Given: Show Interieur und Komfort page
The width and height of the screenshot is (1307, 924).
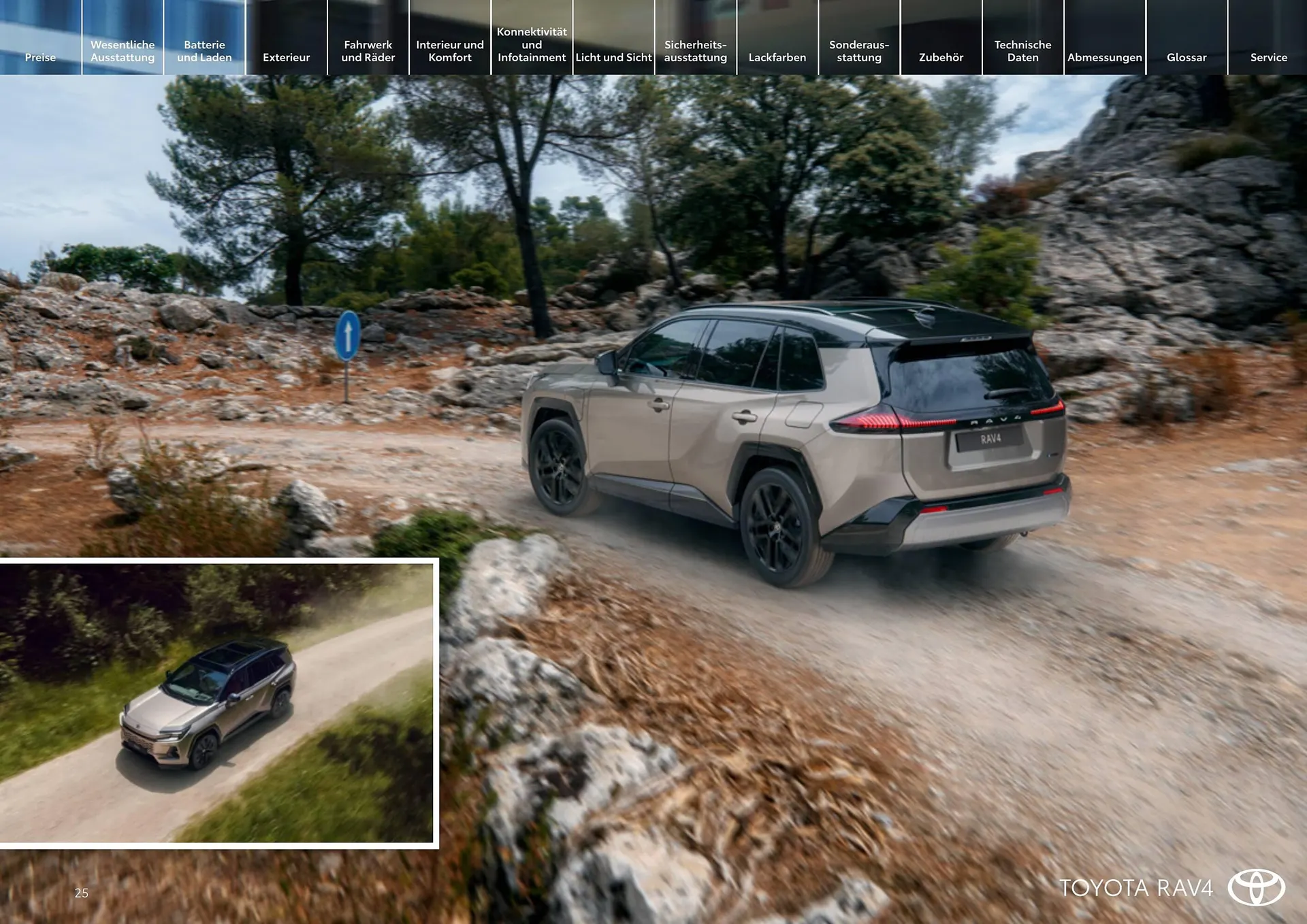Looking at the screenshot, I should [x=449, y=51].
